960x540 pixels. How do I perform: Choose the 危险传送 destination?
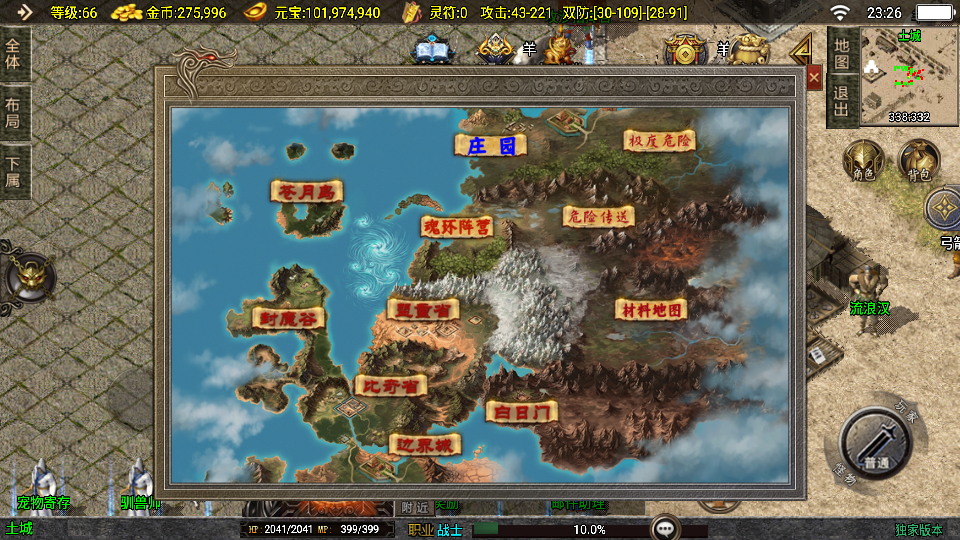pos(599,215)
